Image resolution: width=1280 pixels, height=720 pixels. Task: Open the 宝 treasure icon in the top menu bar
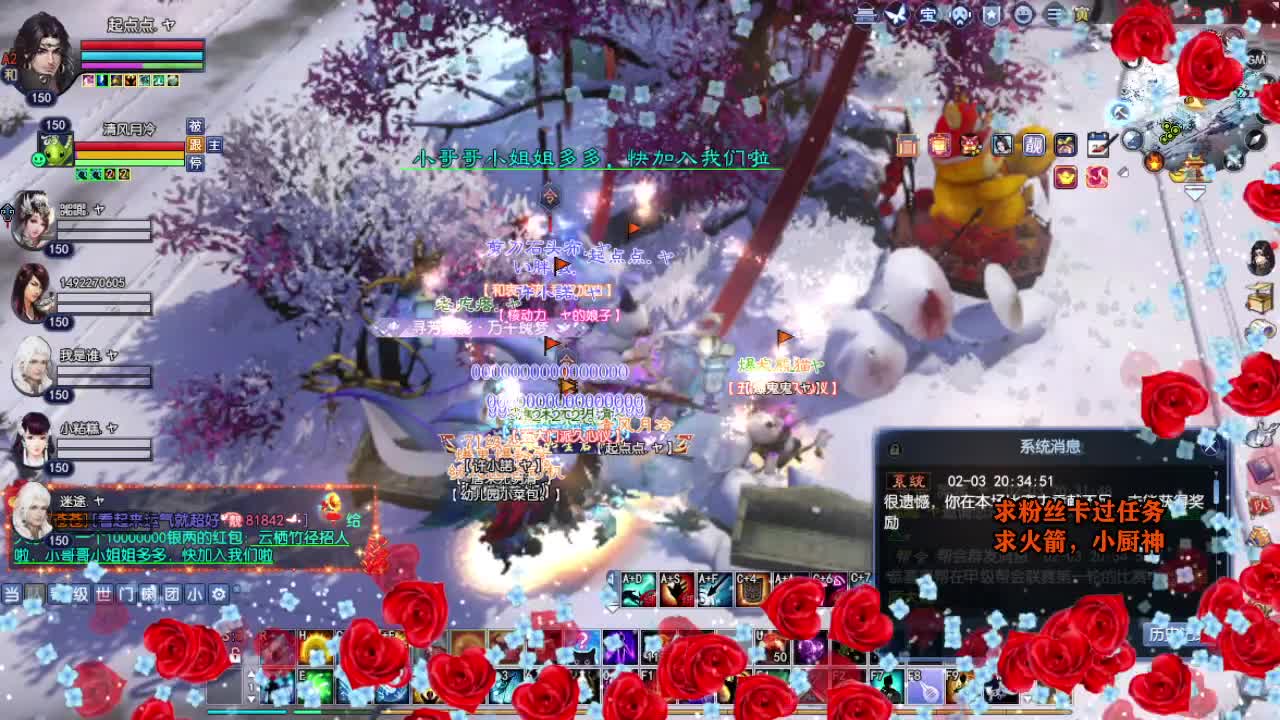(927, 15)
